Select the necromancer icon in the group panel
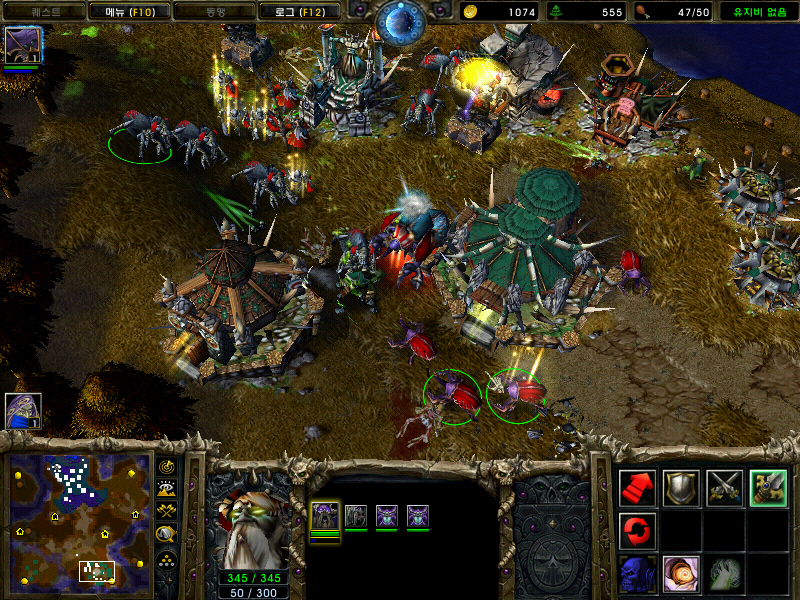Screen dimensions: 800x600 click(x=325, y=517)
